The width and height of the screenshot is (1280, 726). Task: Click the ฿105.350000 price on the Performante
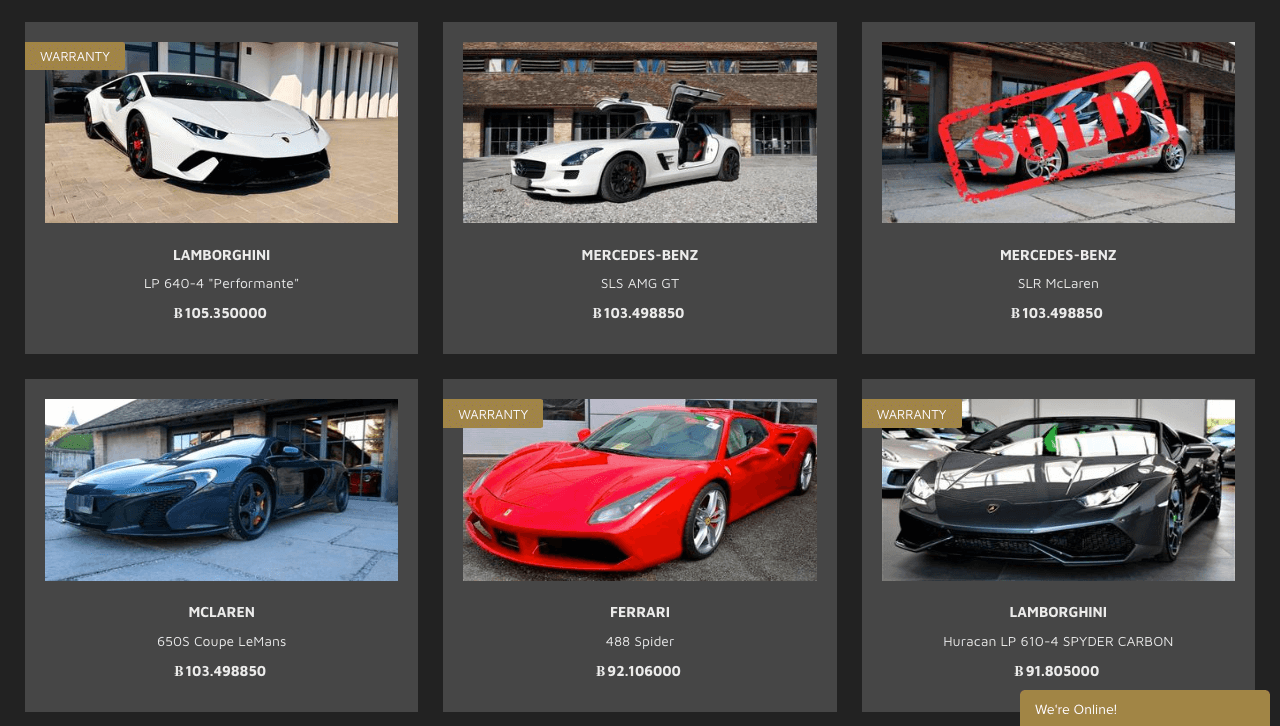(x=220, y=312)
